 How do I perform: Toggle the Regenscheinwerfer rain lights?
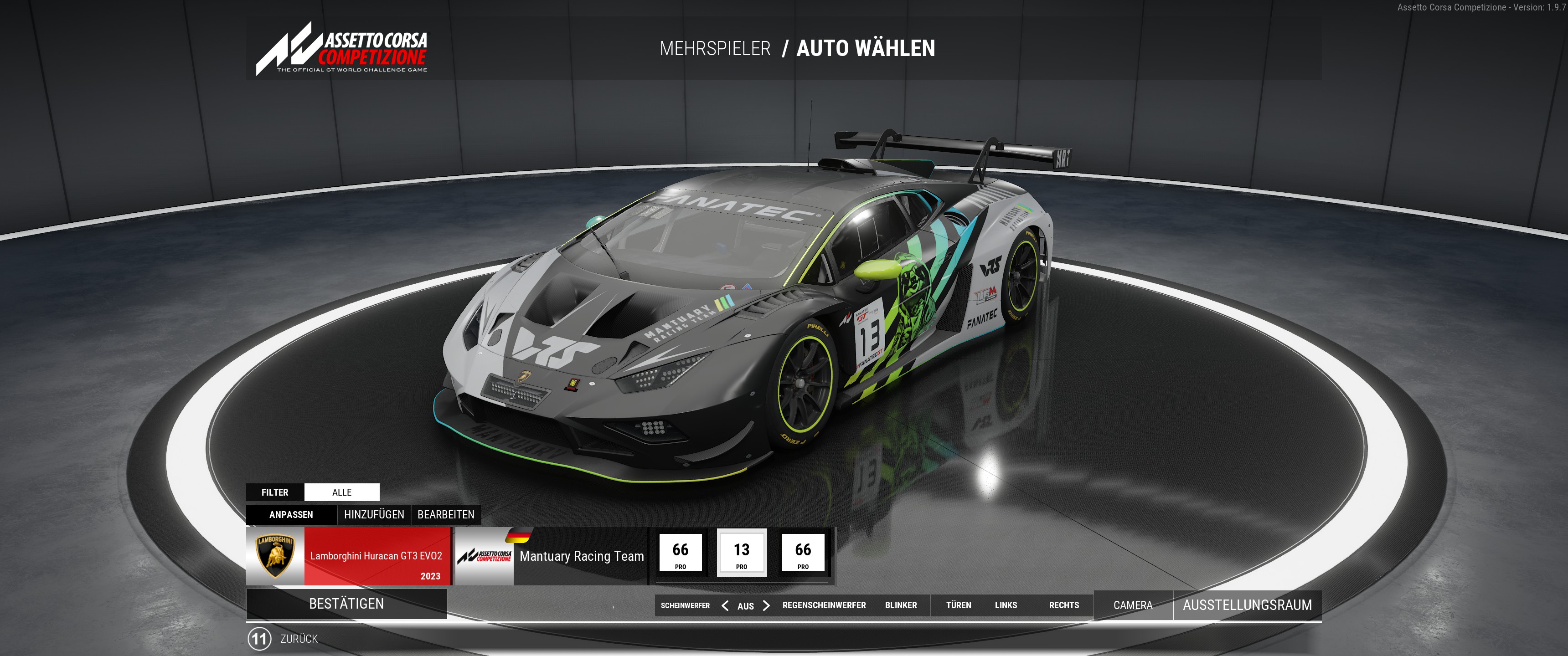tap(824, 605)
